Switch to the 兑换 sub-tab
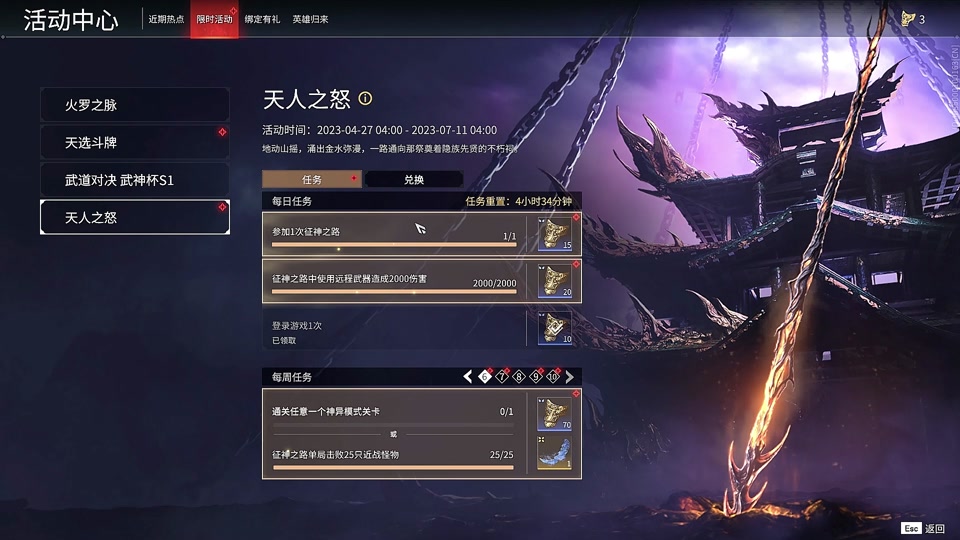This screenshot has height=540, width=960. [x=413, y=179]
